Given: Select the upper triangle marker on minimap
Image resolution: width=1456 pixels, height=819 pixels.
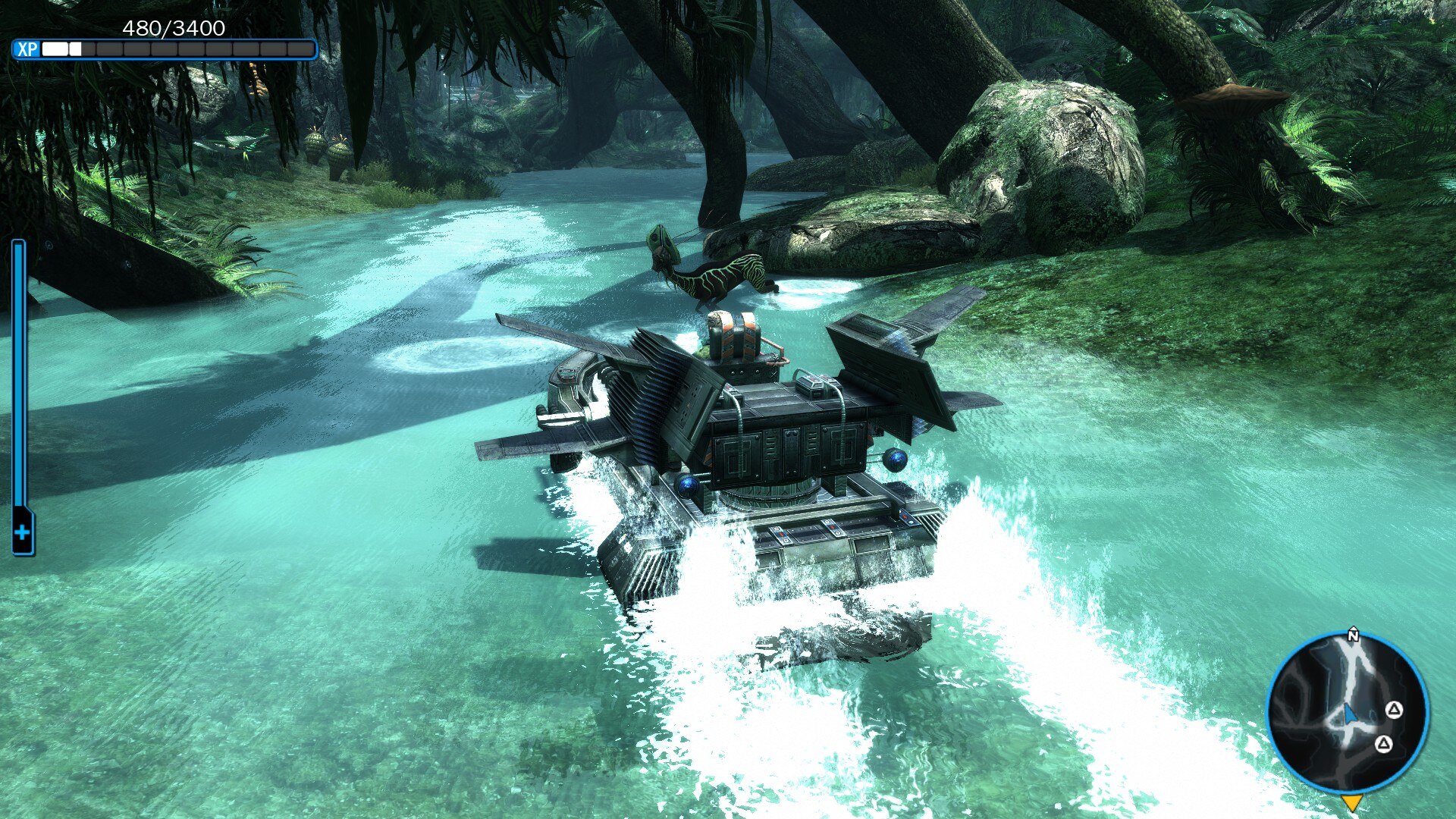Looking at the screenshot, I should pyautogui.click(x=1395, y=710).
